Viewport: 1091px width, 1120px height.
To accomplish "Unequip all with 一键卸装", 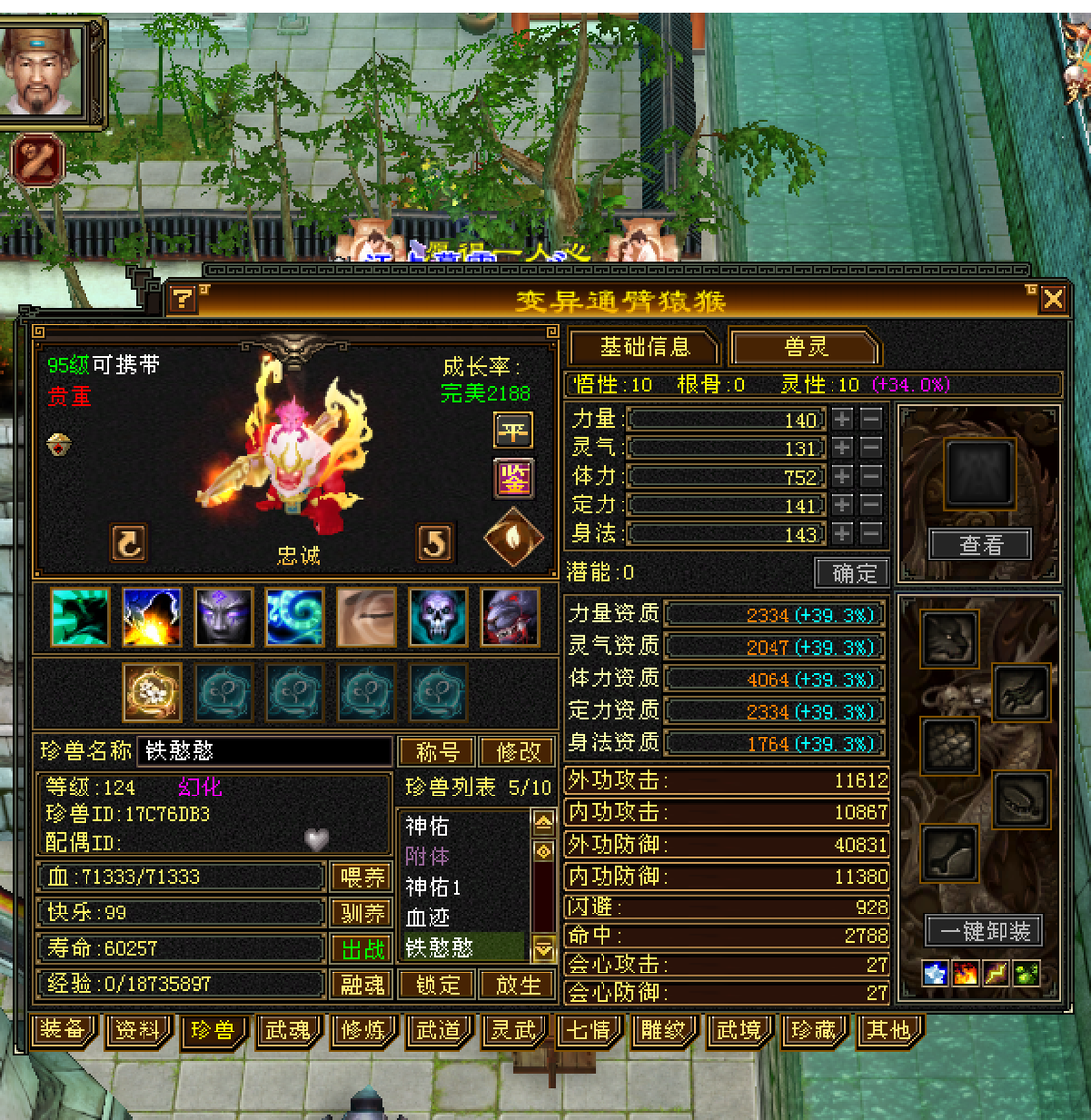I will 983,931.
